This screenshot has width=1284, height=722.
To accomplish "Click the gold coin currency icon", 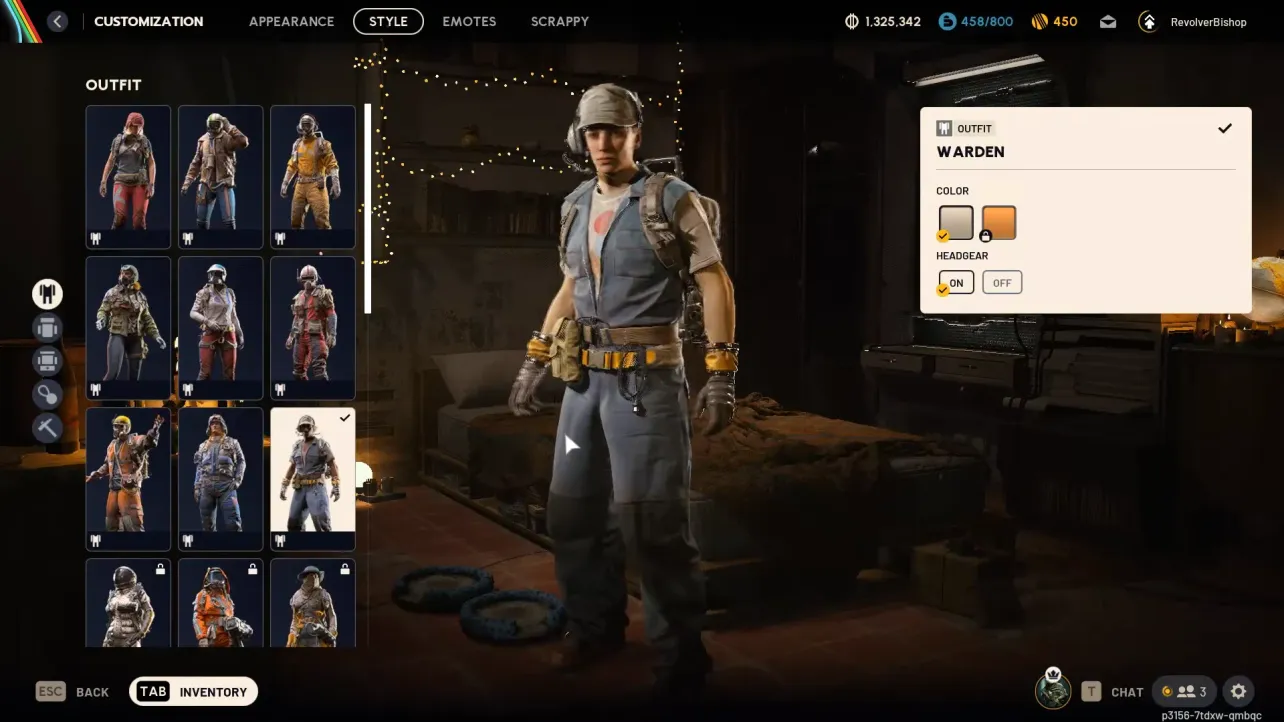I will click(1041, 20).
